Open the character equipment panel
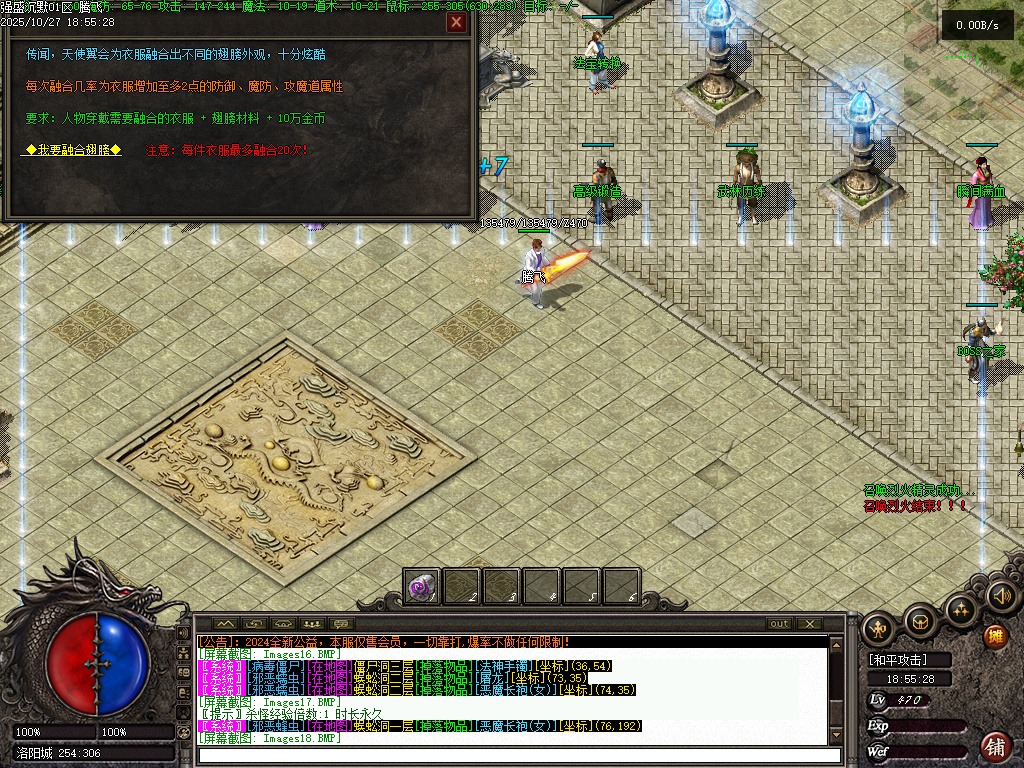The image size is (1024, 768). pos(880,628)
